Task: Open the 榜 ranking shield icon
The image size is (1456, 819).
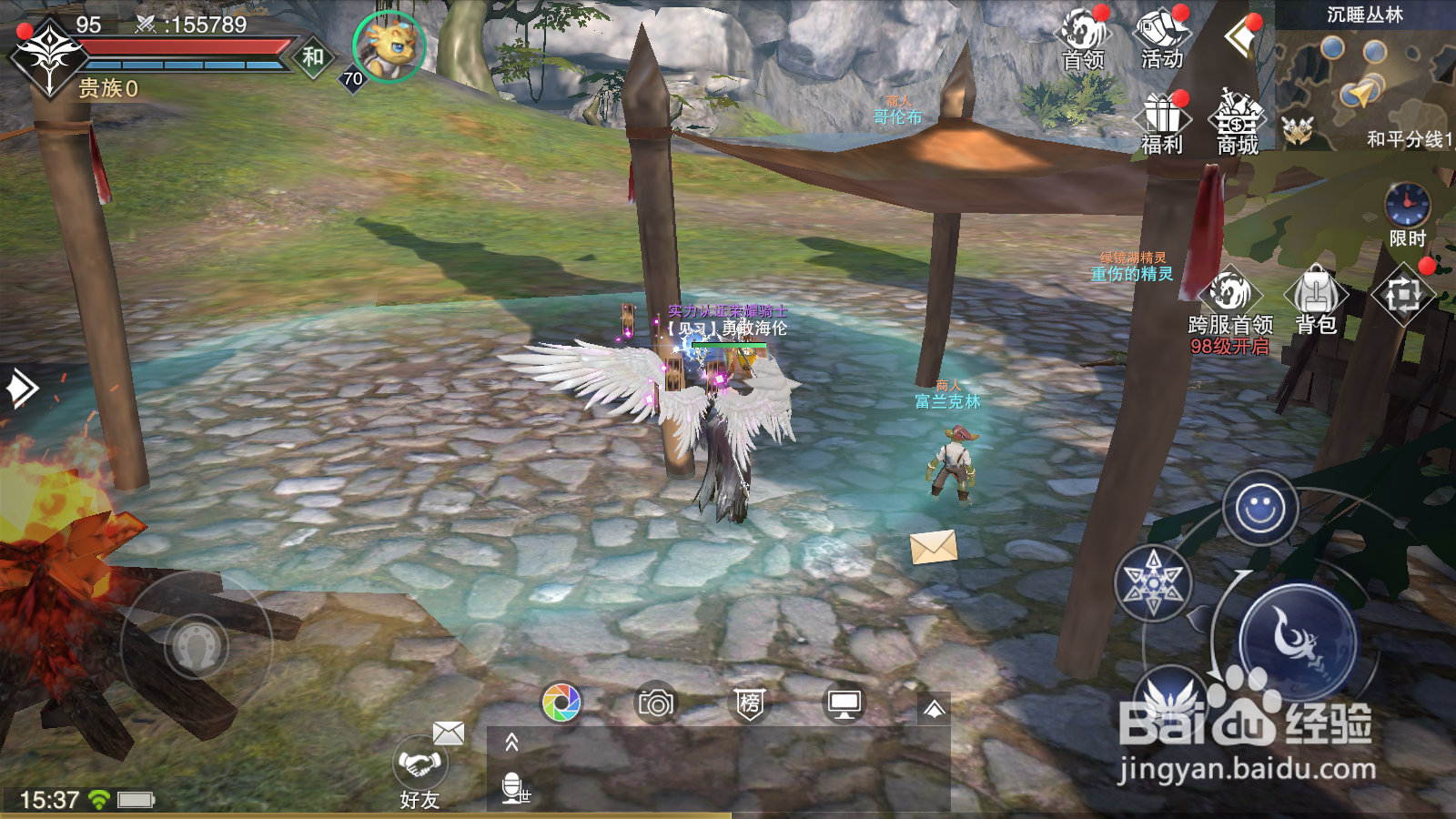Action: point(750,703)
